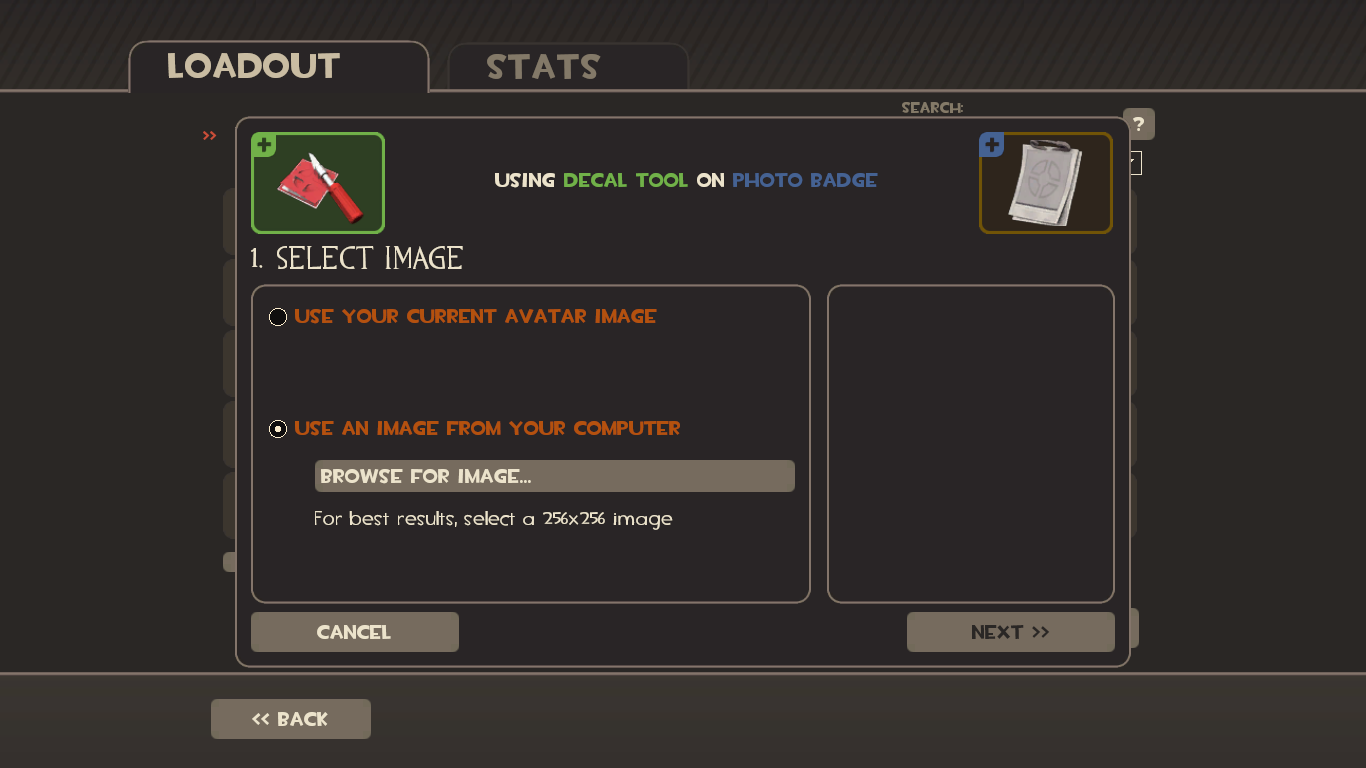1366x768 pixels.
Task: Click the red double-chevron marker
Action: click(209, 136)
